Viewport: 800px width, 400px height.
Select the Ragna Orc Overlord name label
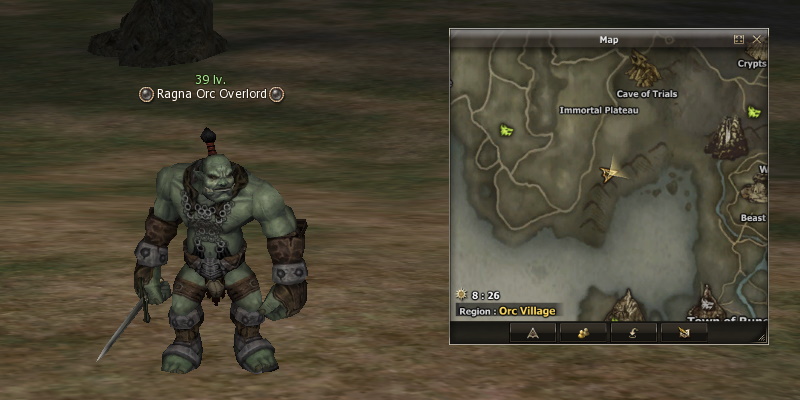(x=211, y=94)
